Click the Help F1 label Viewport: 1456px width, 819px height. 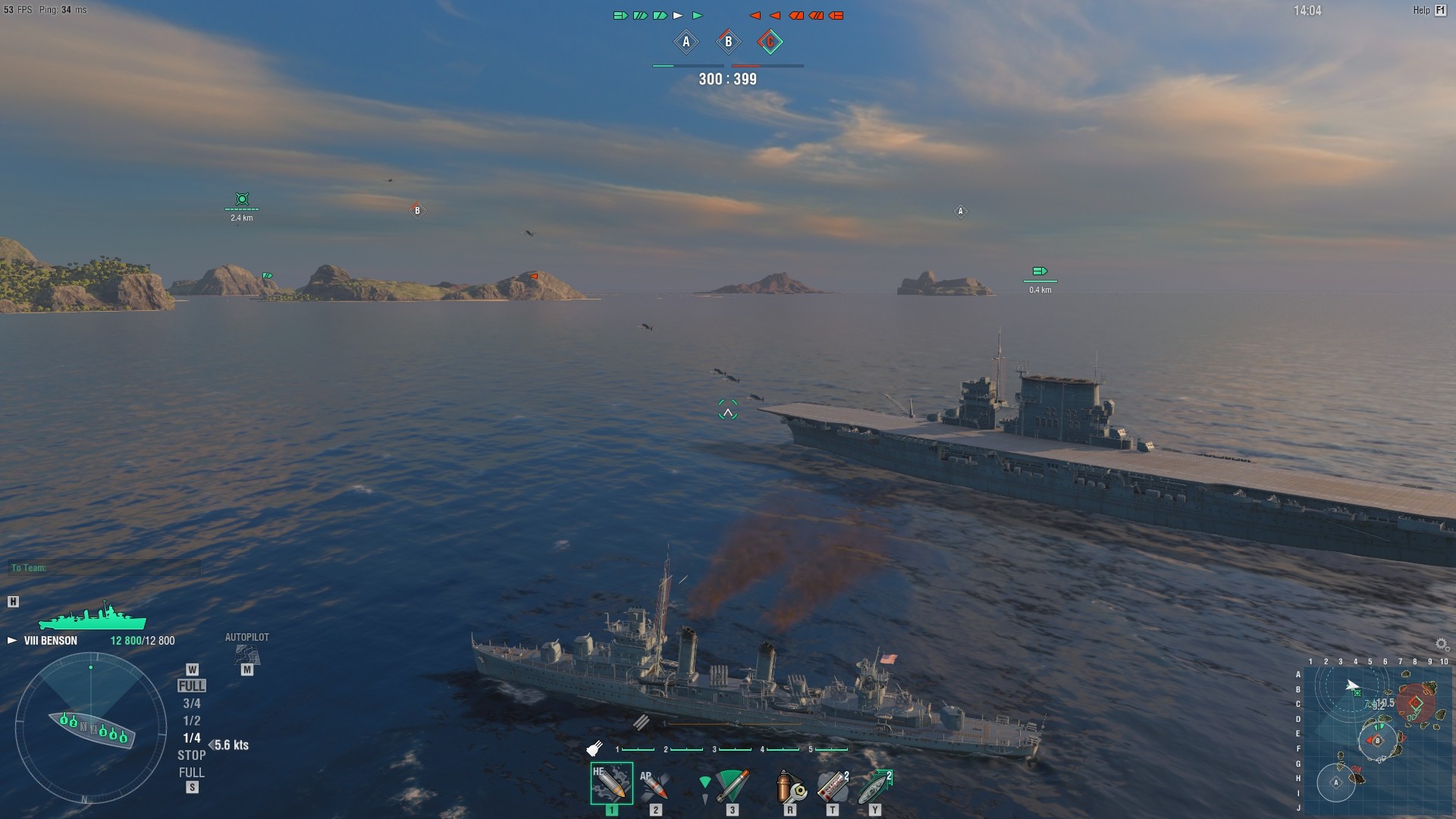click(x=1423, y=10)
